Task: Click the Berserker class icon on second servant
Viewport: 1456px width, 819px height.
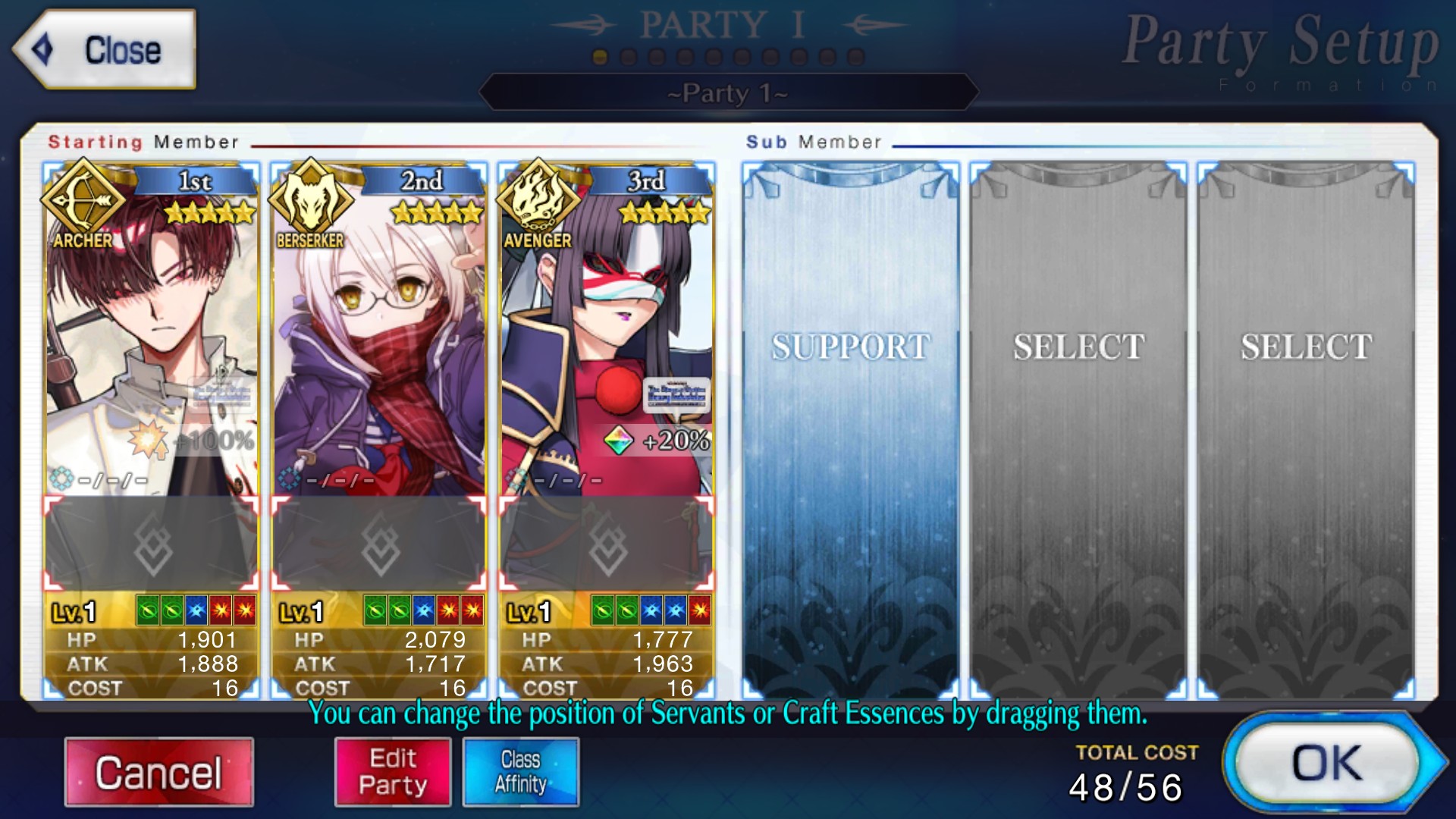Action: pos(311,200)
